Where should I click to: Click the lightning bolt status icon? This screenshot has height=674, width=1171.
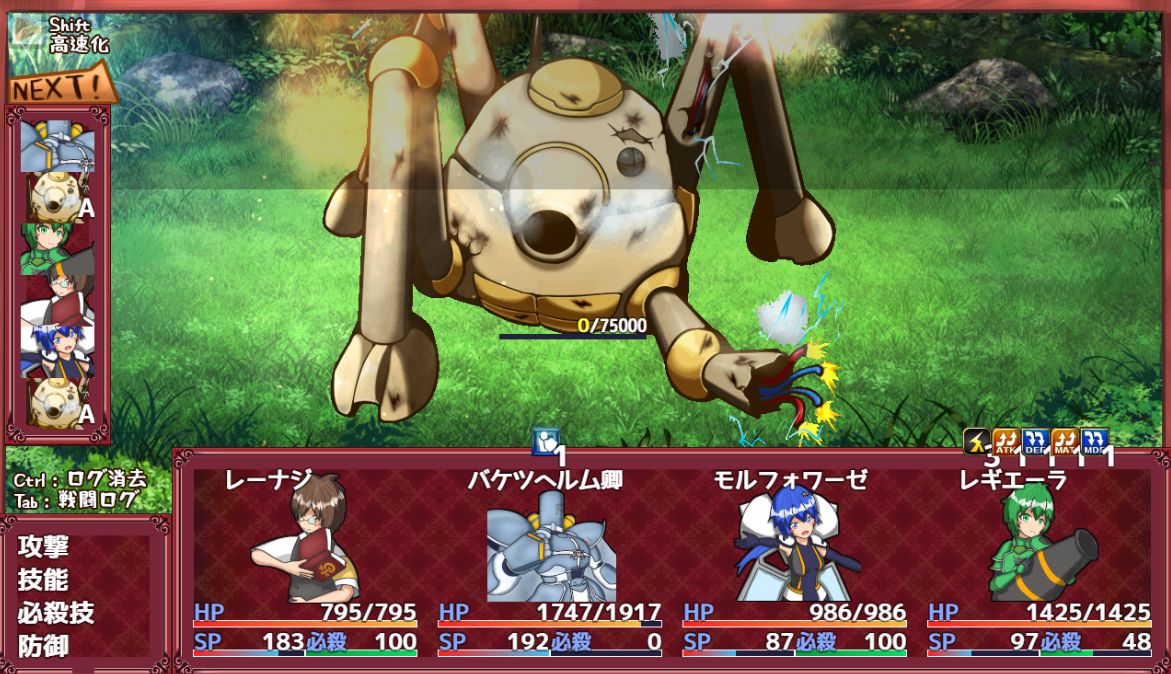[977, 441]
